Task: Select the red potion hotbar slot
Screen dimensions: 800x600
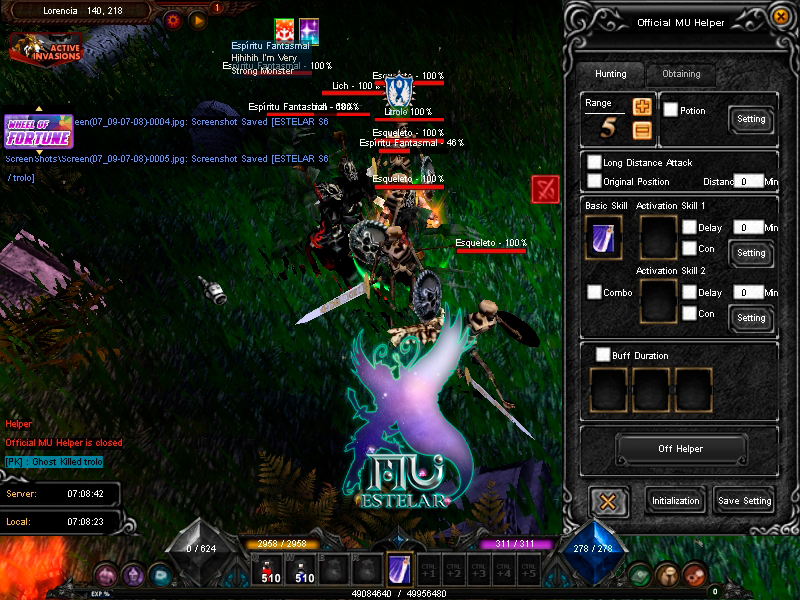Action: click(270, 570)
